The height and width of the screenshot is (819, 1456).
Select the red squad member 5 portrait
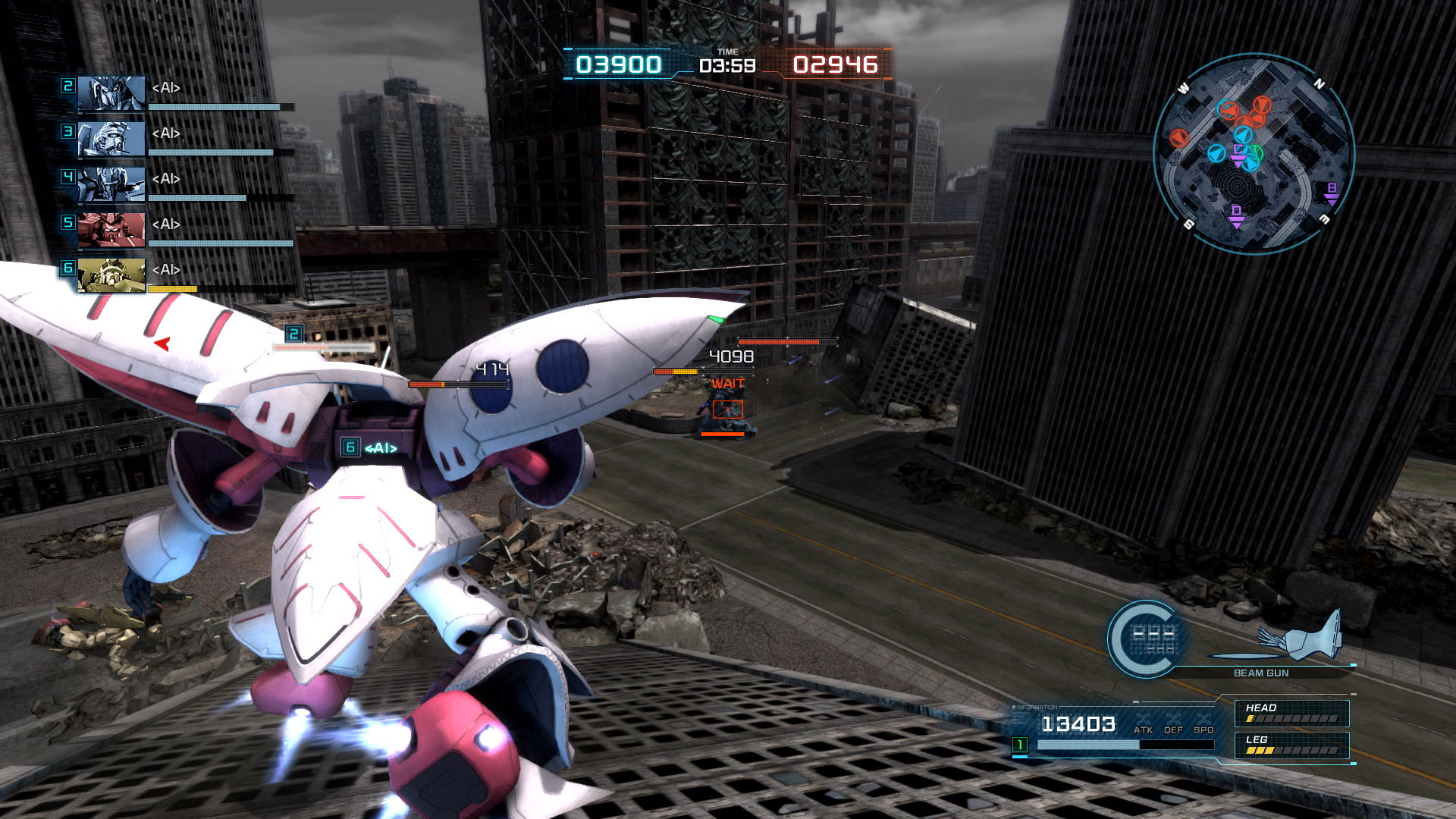(111, 231)
